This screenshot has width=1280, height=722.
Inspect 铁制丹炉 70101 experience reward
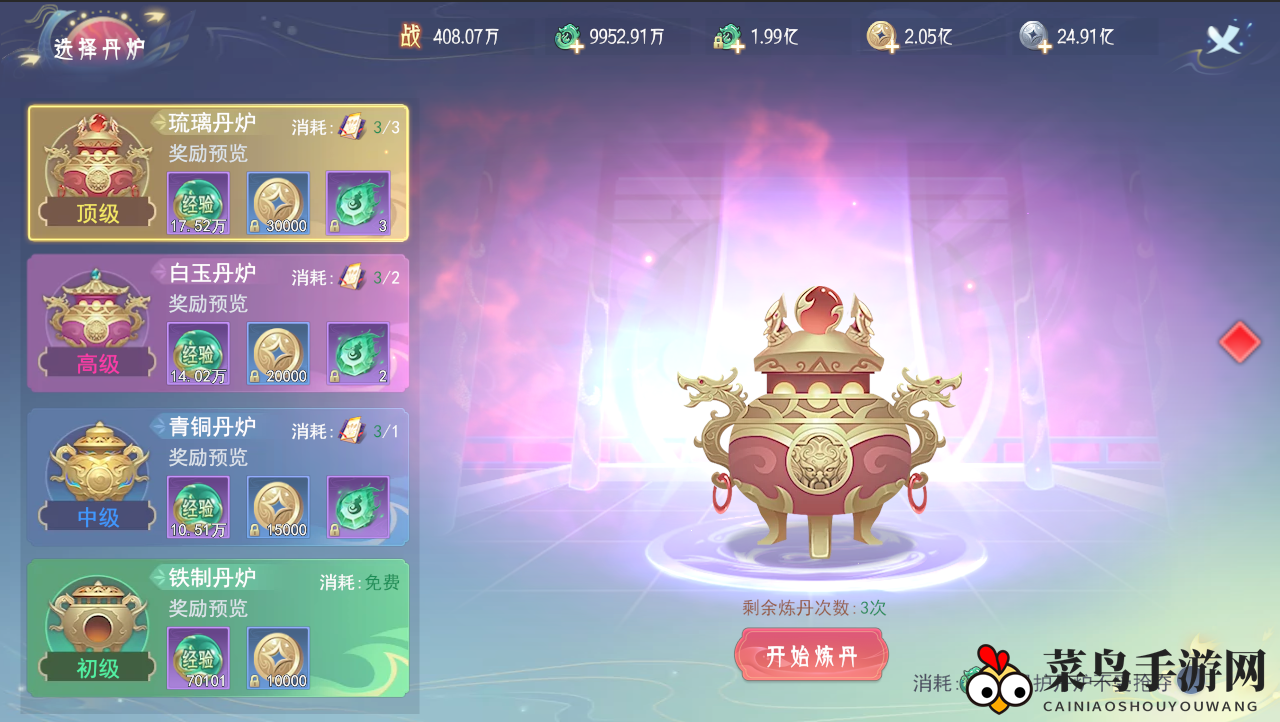(198, 658)
